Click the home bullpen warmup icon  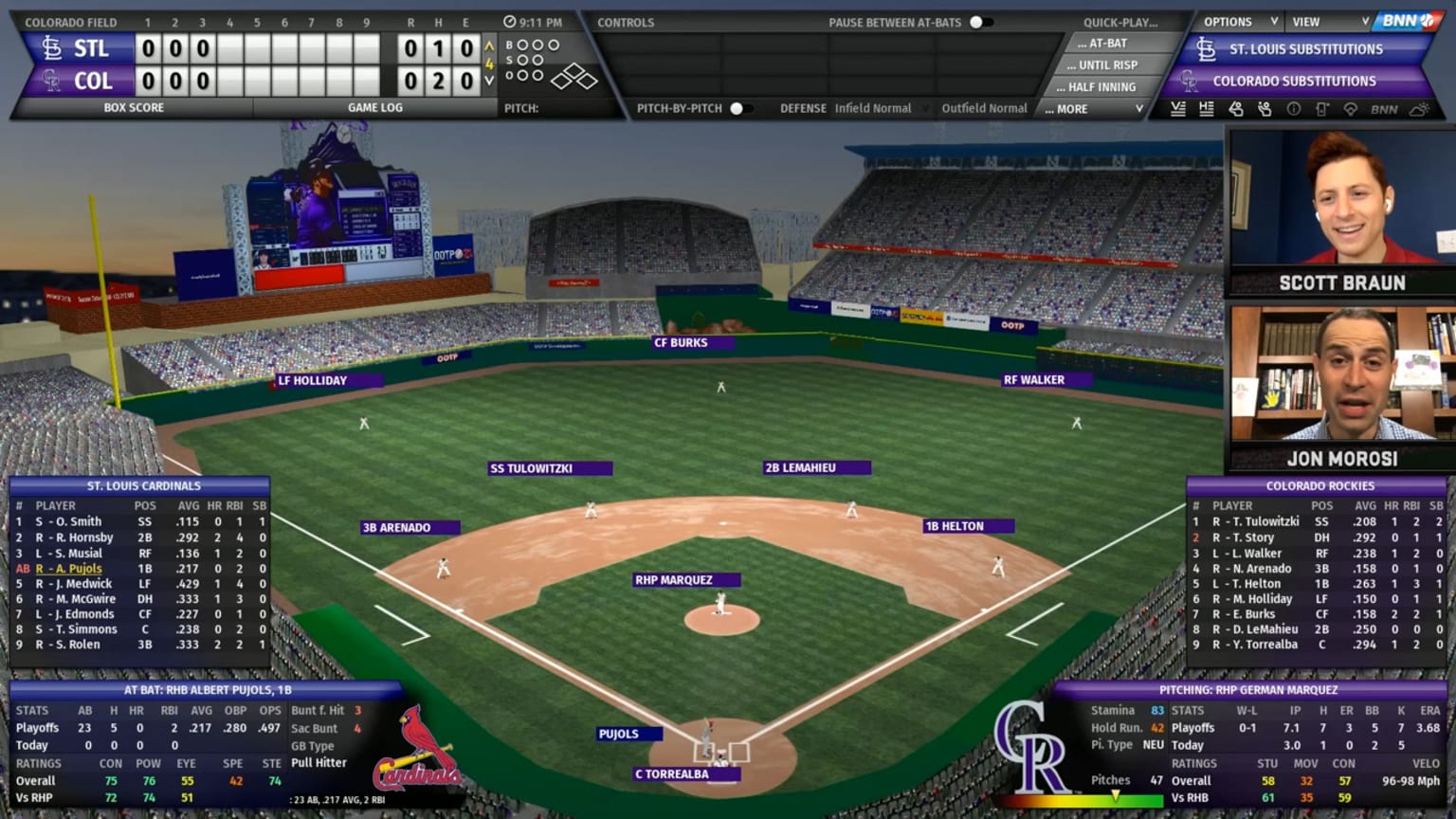(1264, 110)
